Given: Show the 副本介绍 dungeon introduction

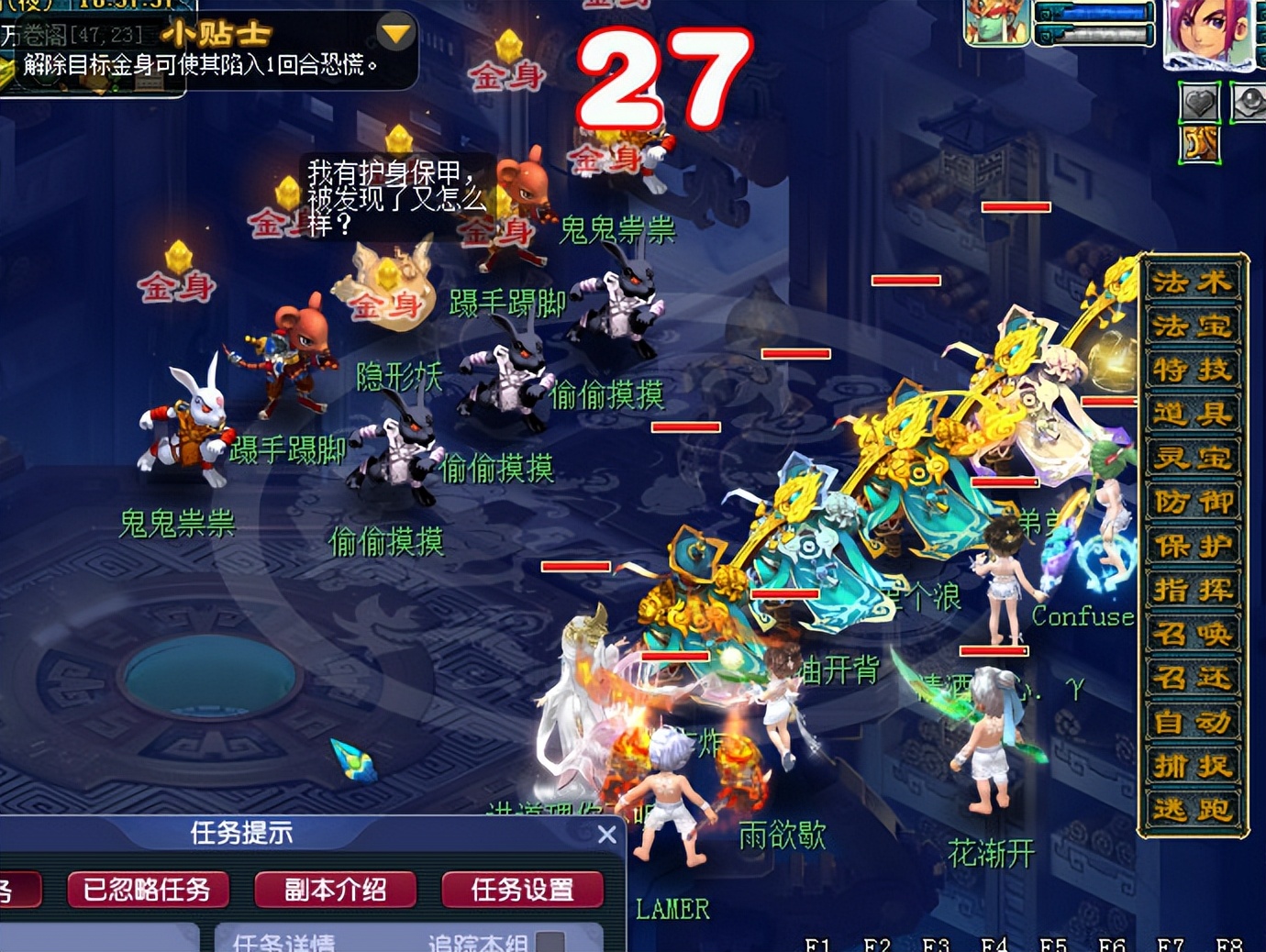Looking at the screenshot, I should pos(335,890).
